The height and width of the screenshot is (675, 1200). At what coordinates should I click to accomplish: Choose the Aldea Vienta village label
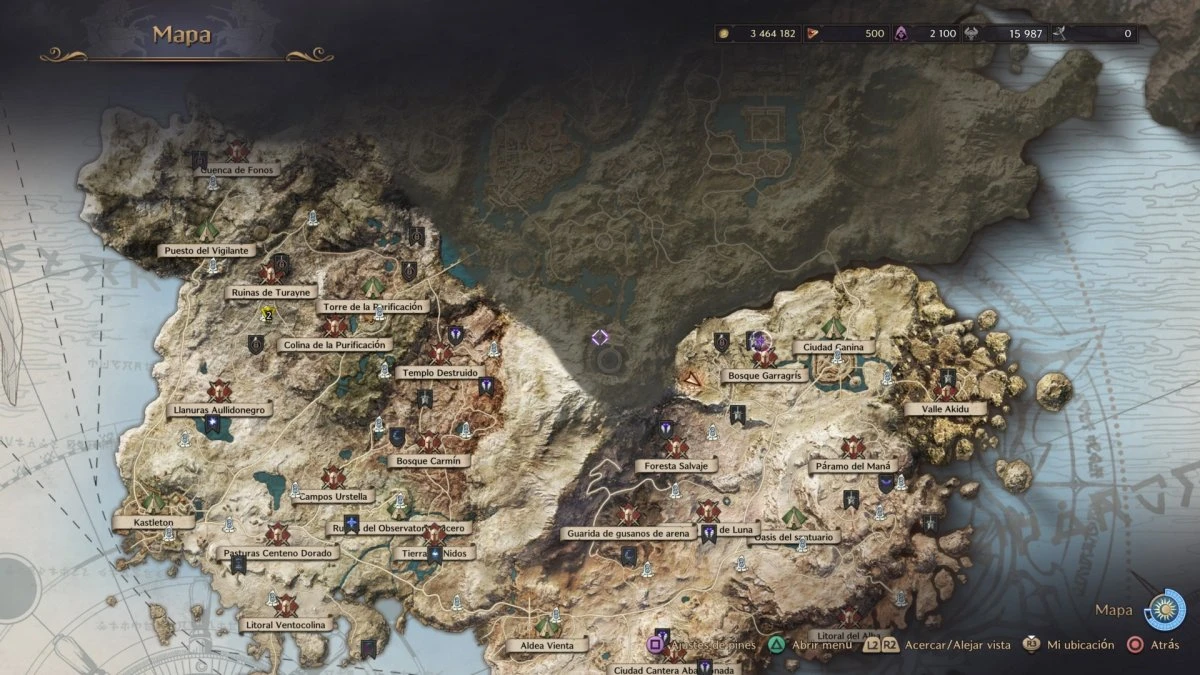coord(547,645)
